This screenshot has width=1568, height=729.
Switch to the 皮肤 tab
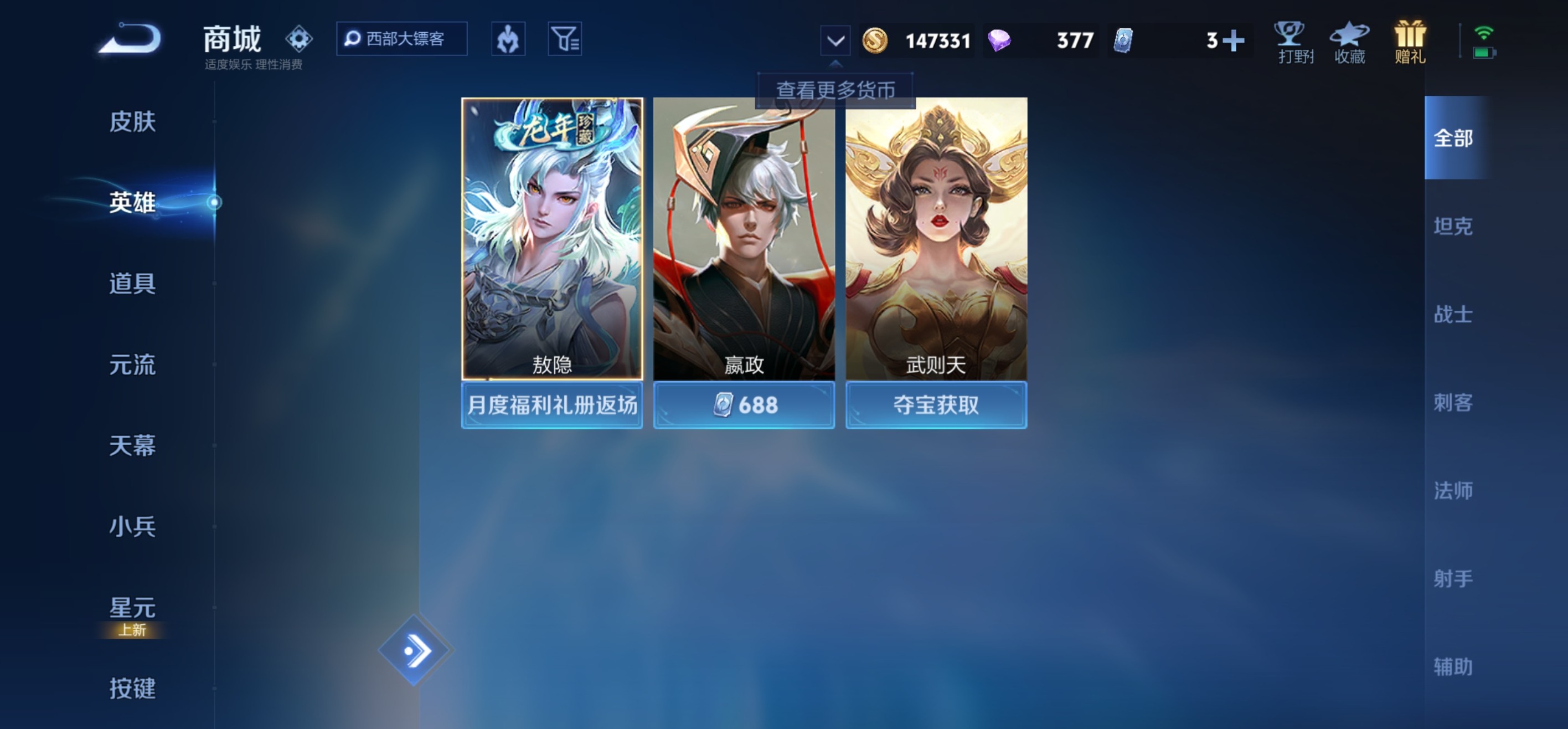click(x=133, y=122)
